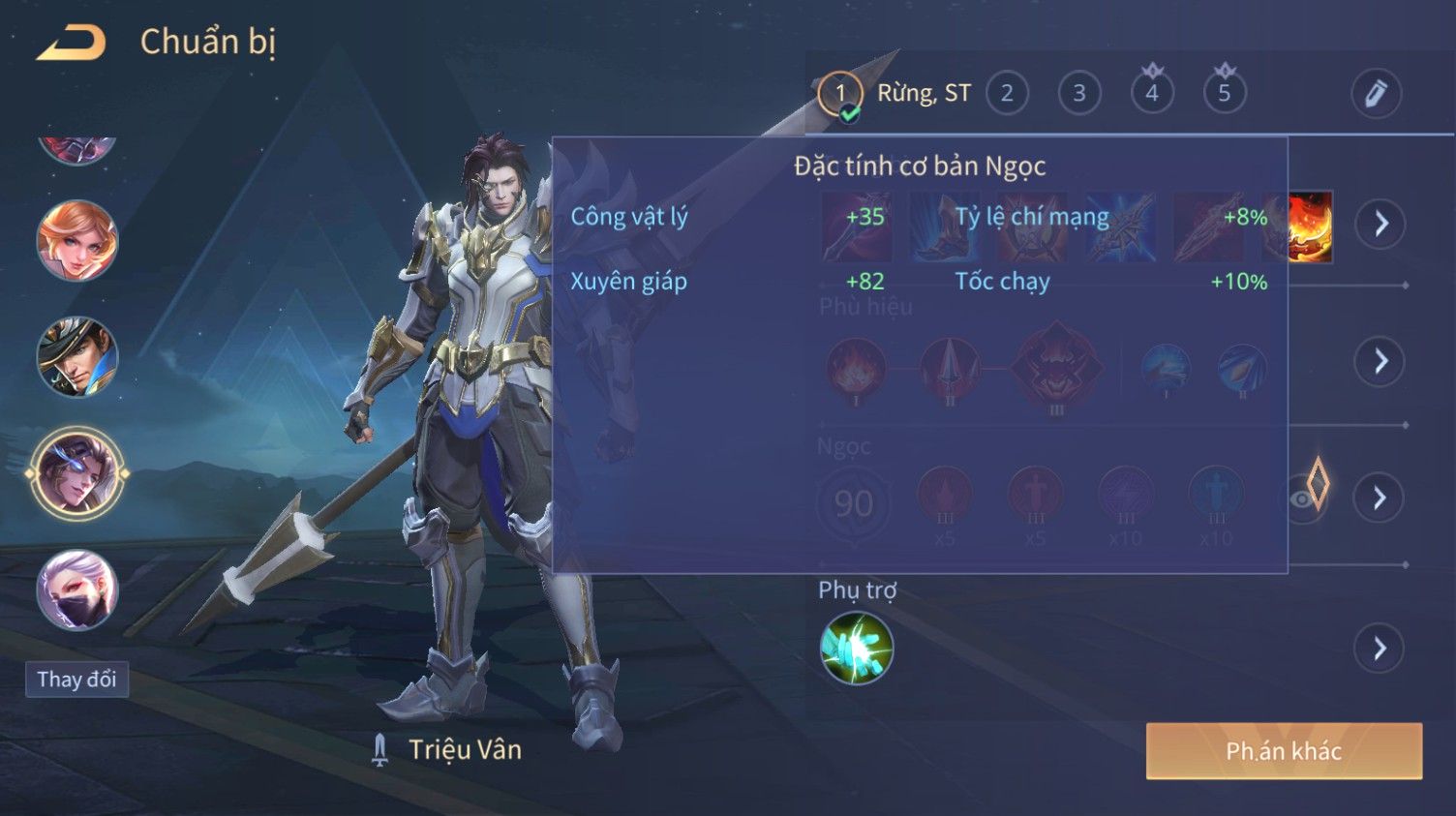Choose the orange-haired female hero portrait

(x=77, y=241)
